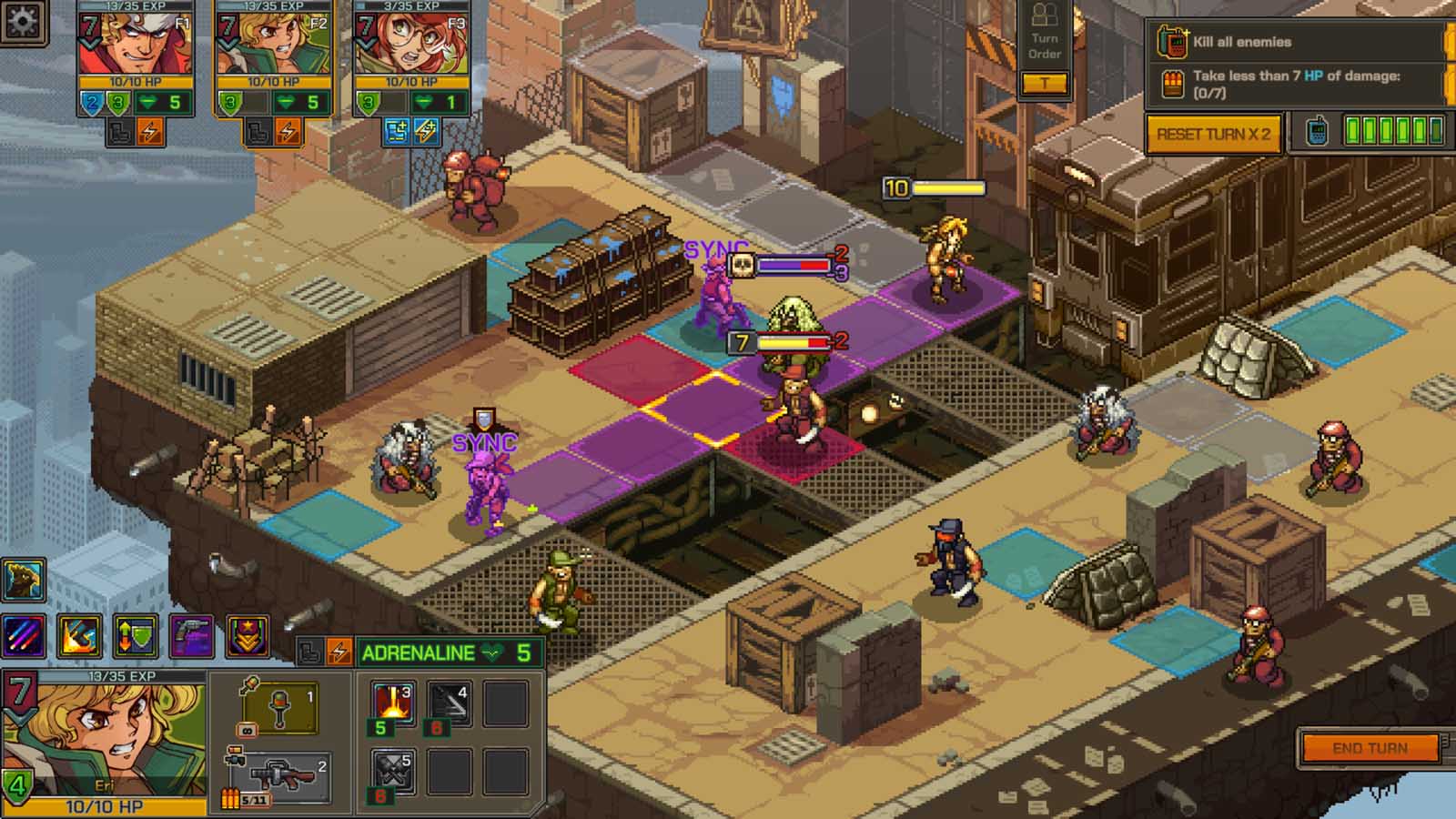
Task: Select the F2 blonde squad member portrait
Action: click(x=273, y=44)
